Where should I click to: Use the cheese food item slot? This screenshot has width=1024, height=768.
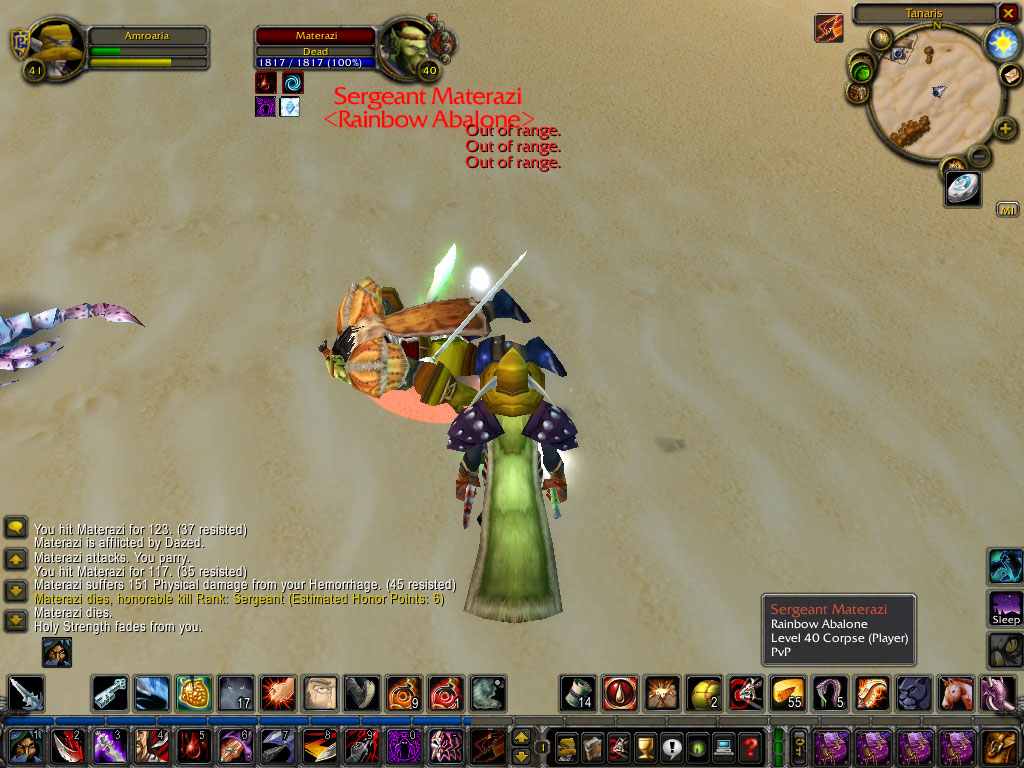click(787, 692)
